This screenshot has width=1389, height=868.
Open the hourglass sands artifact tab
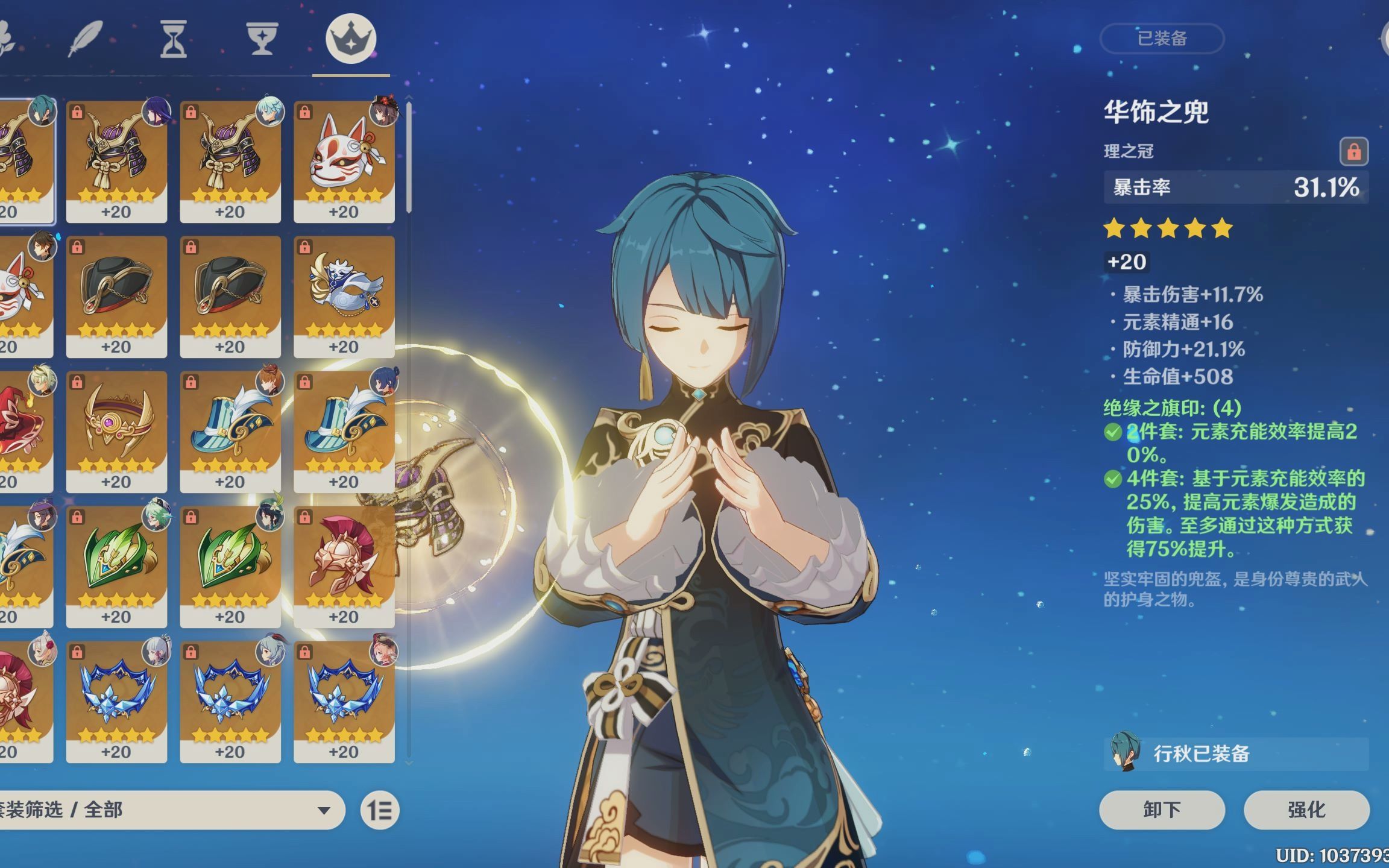tap(173, 39)
